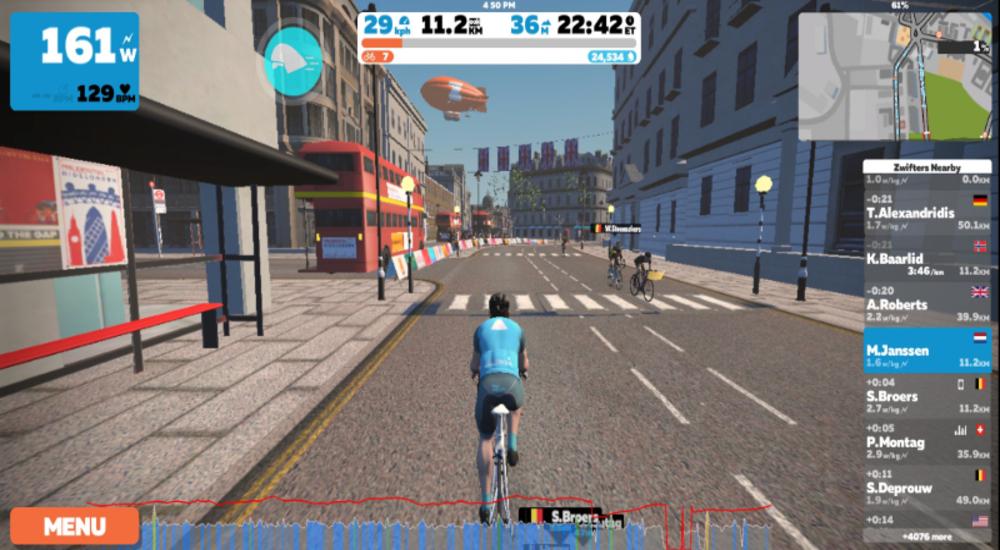
Task: Activate the aero helmet power-up icon
Action: click(x=292, y=62)
